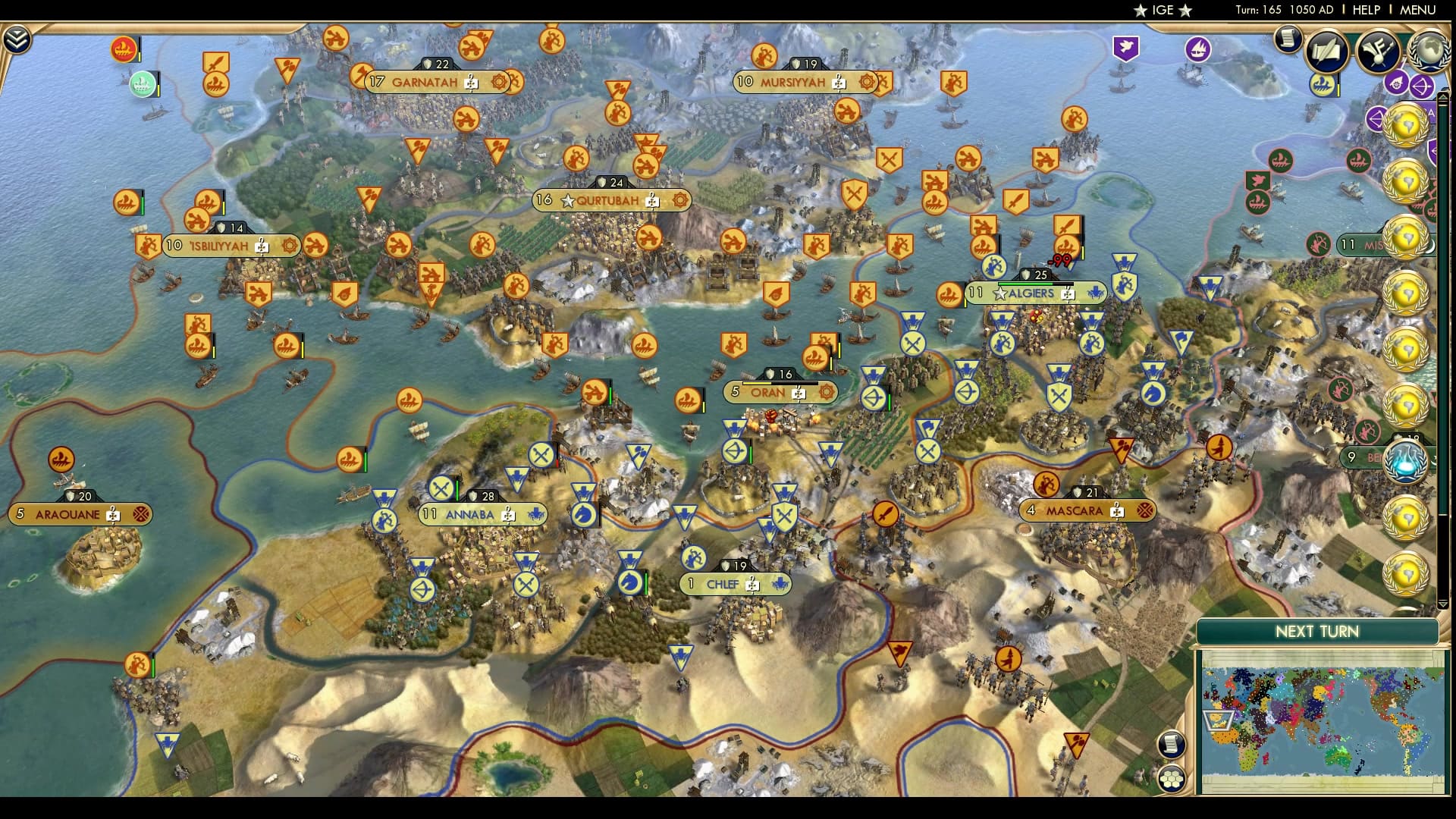Open the small scroll icon in the top bar
This screenshot has width=1456, height=819.
[1287, 38]
